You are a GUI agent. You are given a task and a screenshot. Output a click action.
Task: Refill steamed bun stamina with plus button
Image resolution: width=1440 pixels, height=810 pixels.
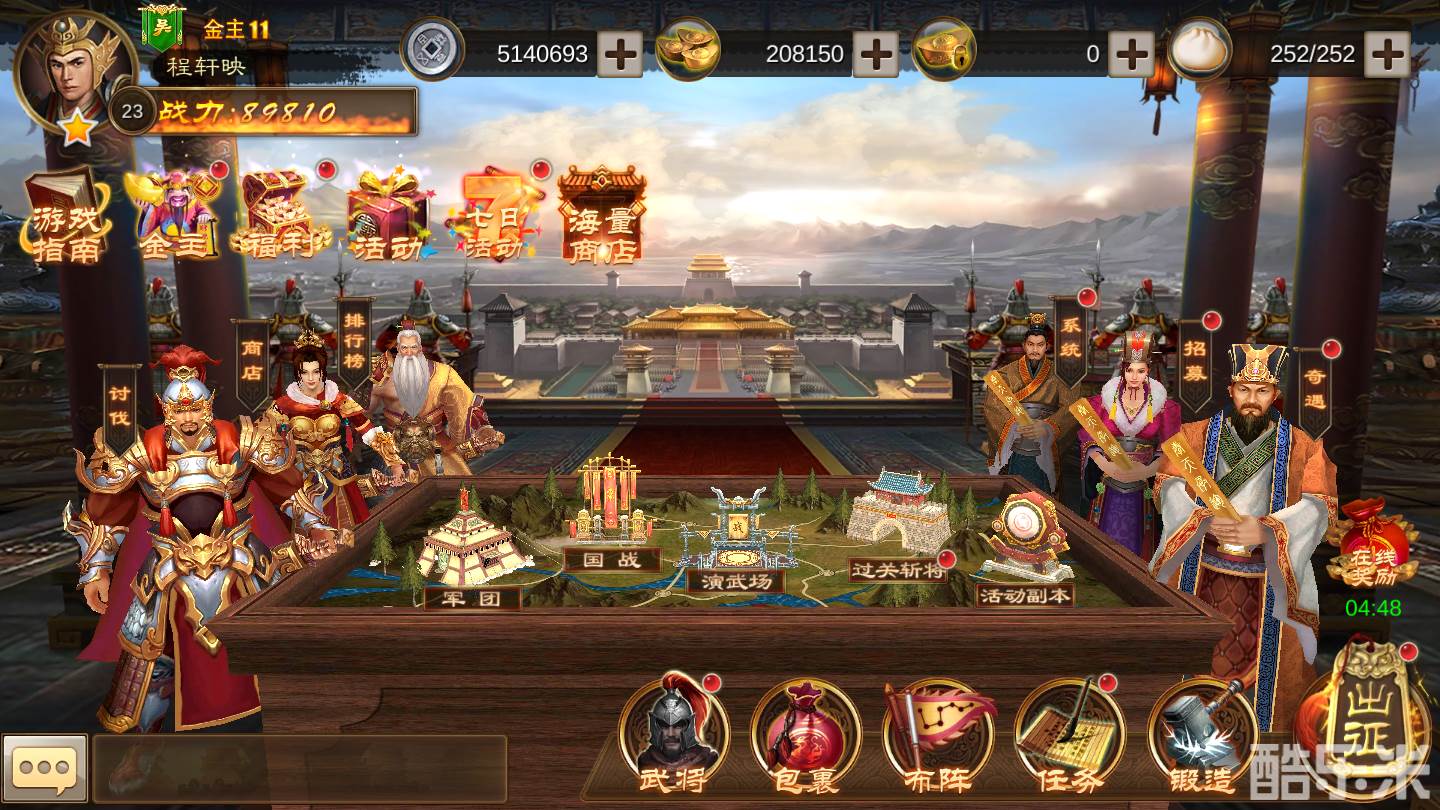pyautogui.click(x=1388, y=54)
